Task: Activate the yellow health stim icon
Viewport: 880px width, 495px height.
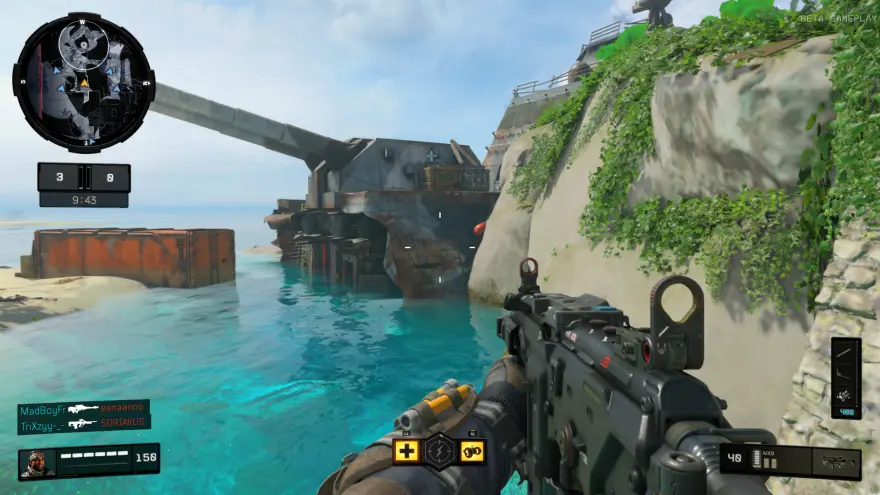Action: point(406,451)
